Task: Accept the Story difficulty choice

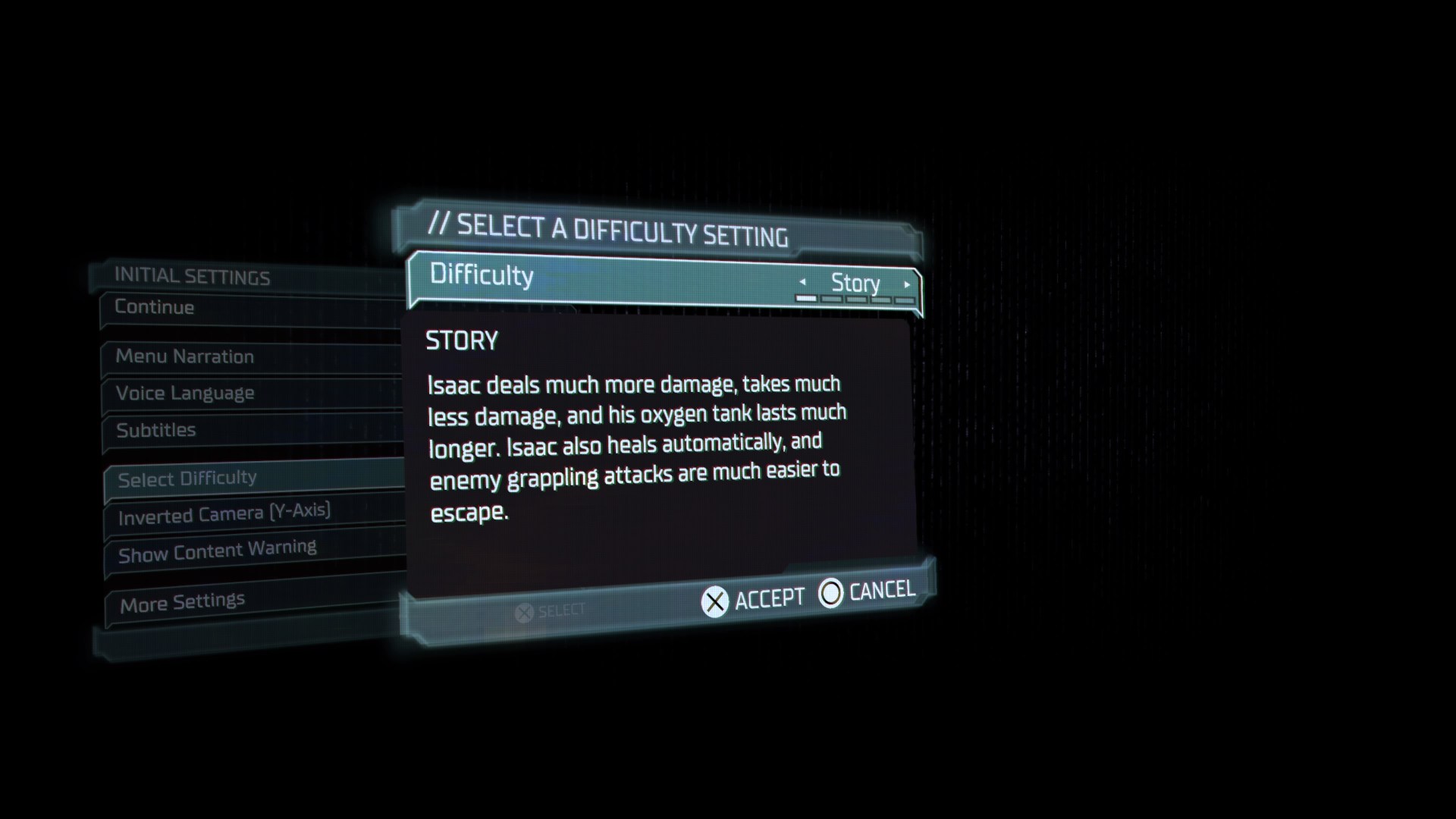Action: point(753,598)
